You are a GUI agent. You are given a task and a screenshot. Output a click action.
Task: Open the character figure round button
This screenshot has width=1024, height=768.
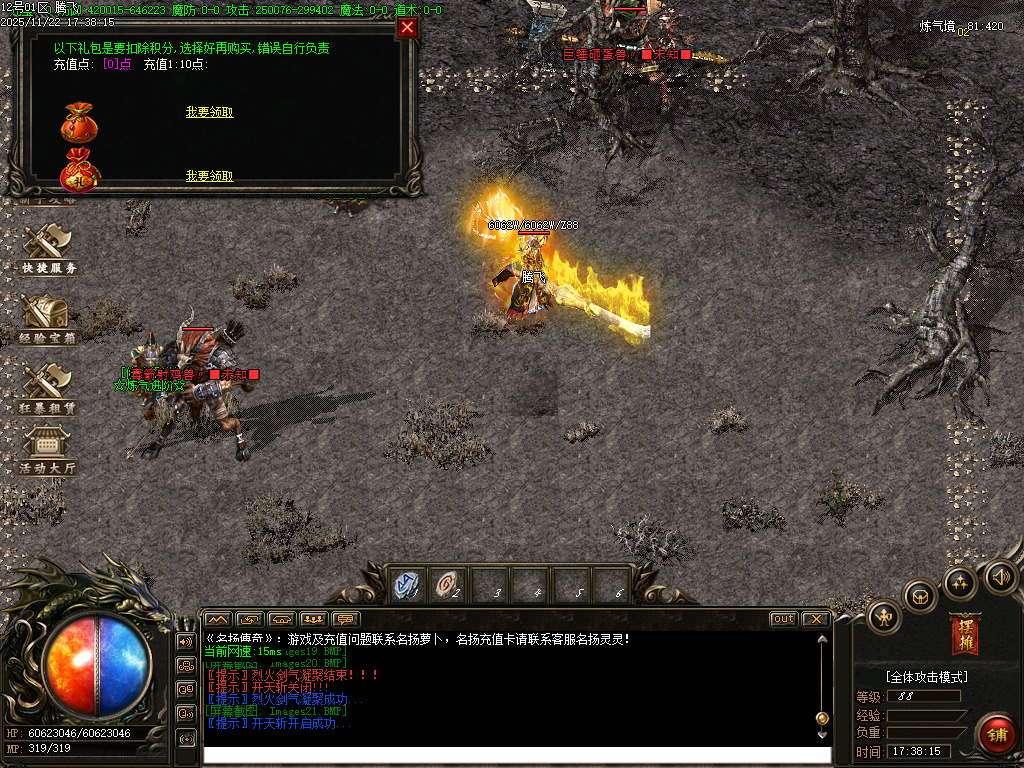(885, 616)
